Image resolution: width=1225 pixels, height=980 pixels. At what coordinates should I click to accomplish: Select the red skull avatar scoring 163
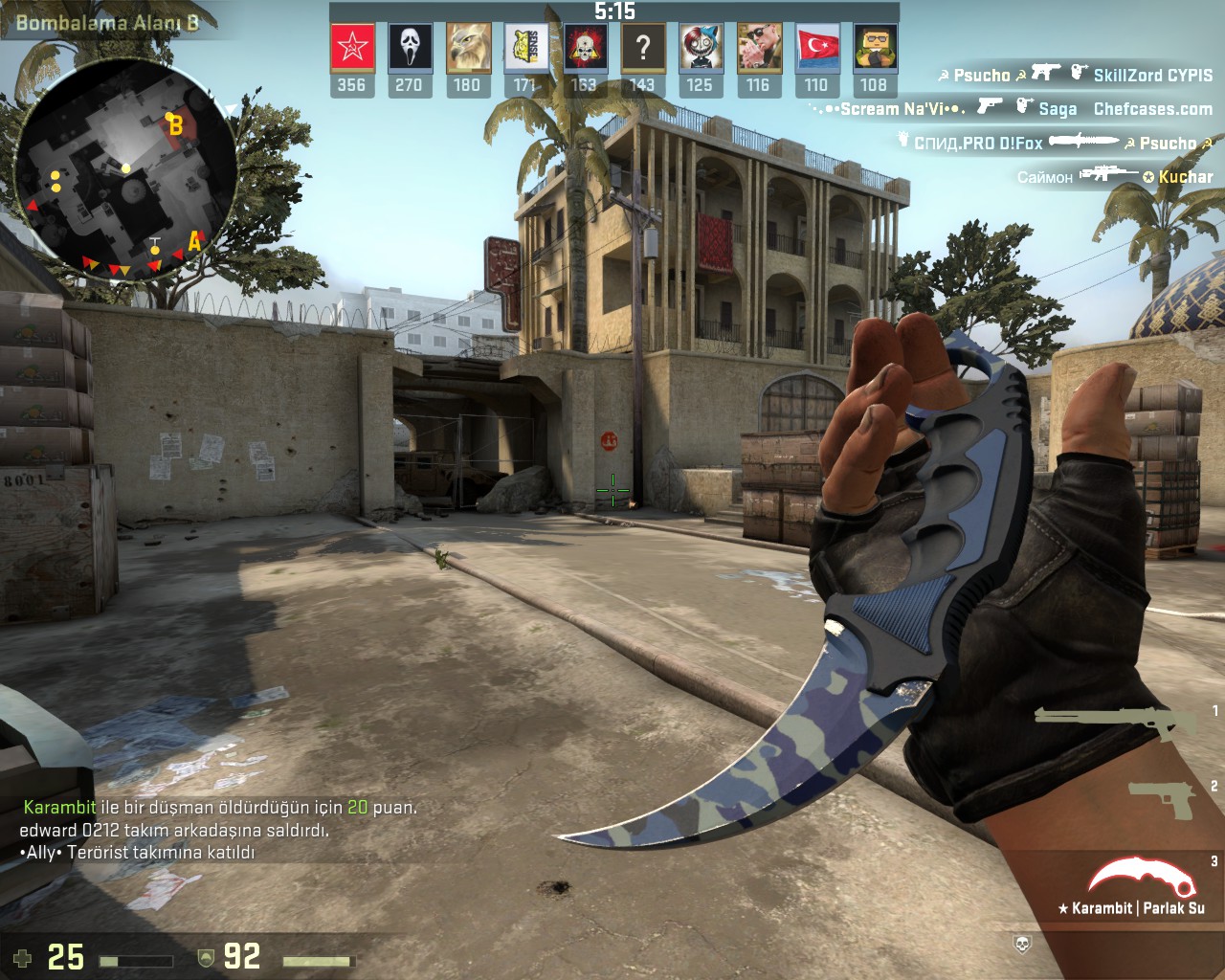585,48
